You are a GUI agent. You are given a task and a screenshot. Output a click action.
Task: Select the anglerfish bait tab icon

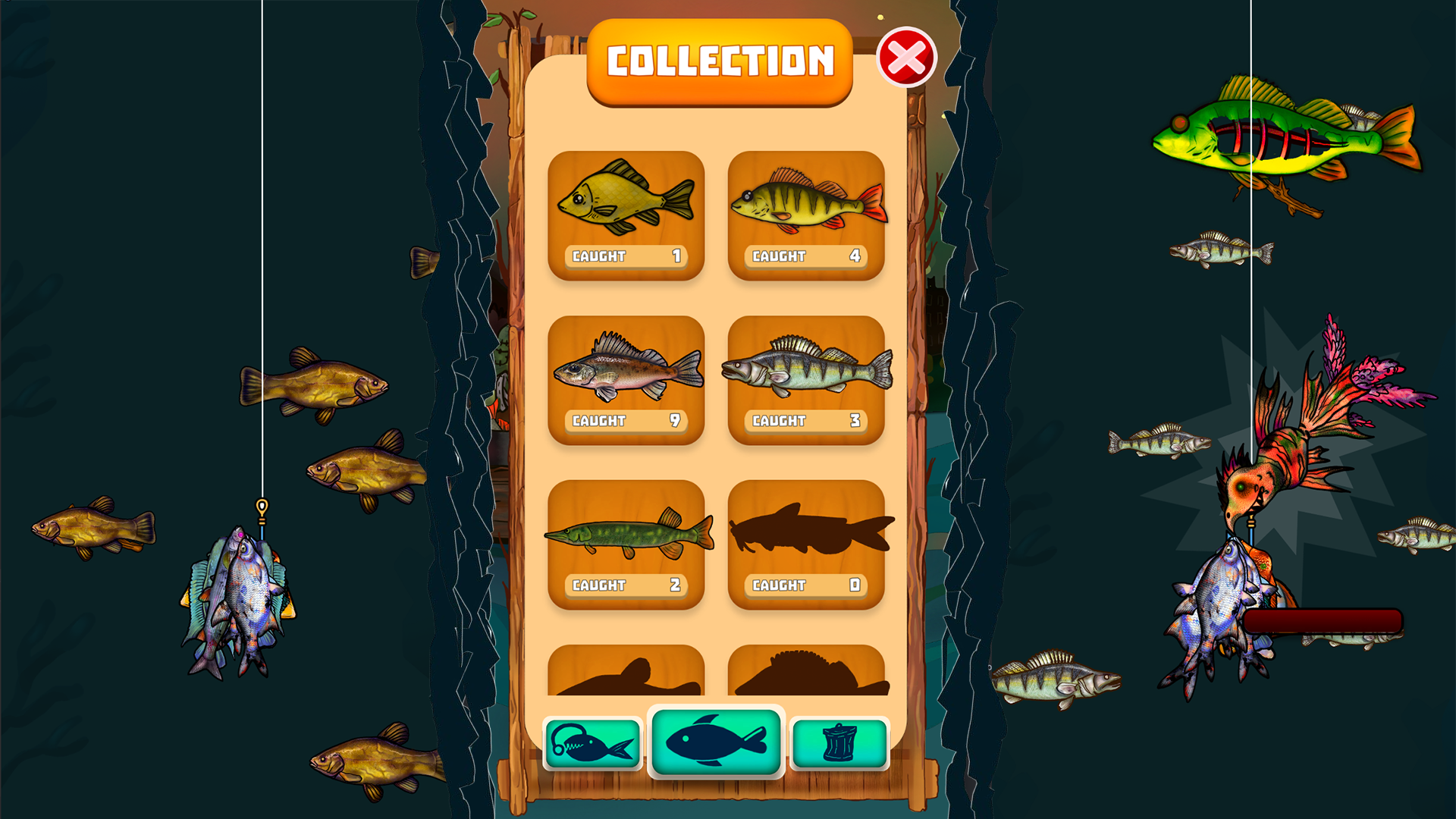(595, 743)
